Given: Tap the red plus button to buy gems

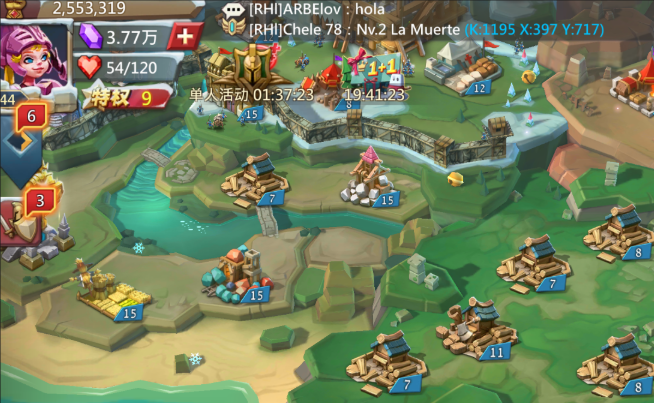Looking at the screenshot, I should pyautogui.click(x=185, y=37).
